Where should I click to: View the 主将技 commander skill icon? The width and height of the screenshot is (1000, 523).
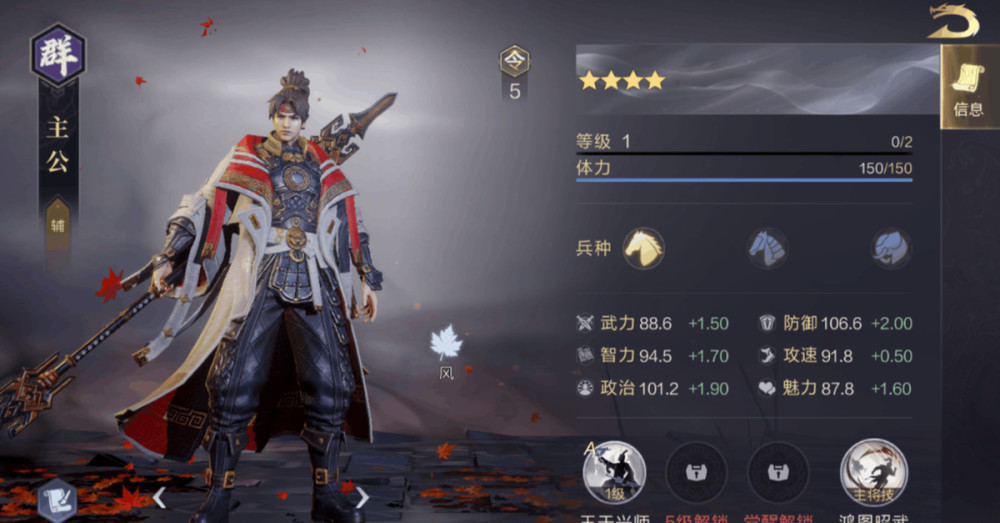pyautogui.click(x=873, y=472)
